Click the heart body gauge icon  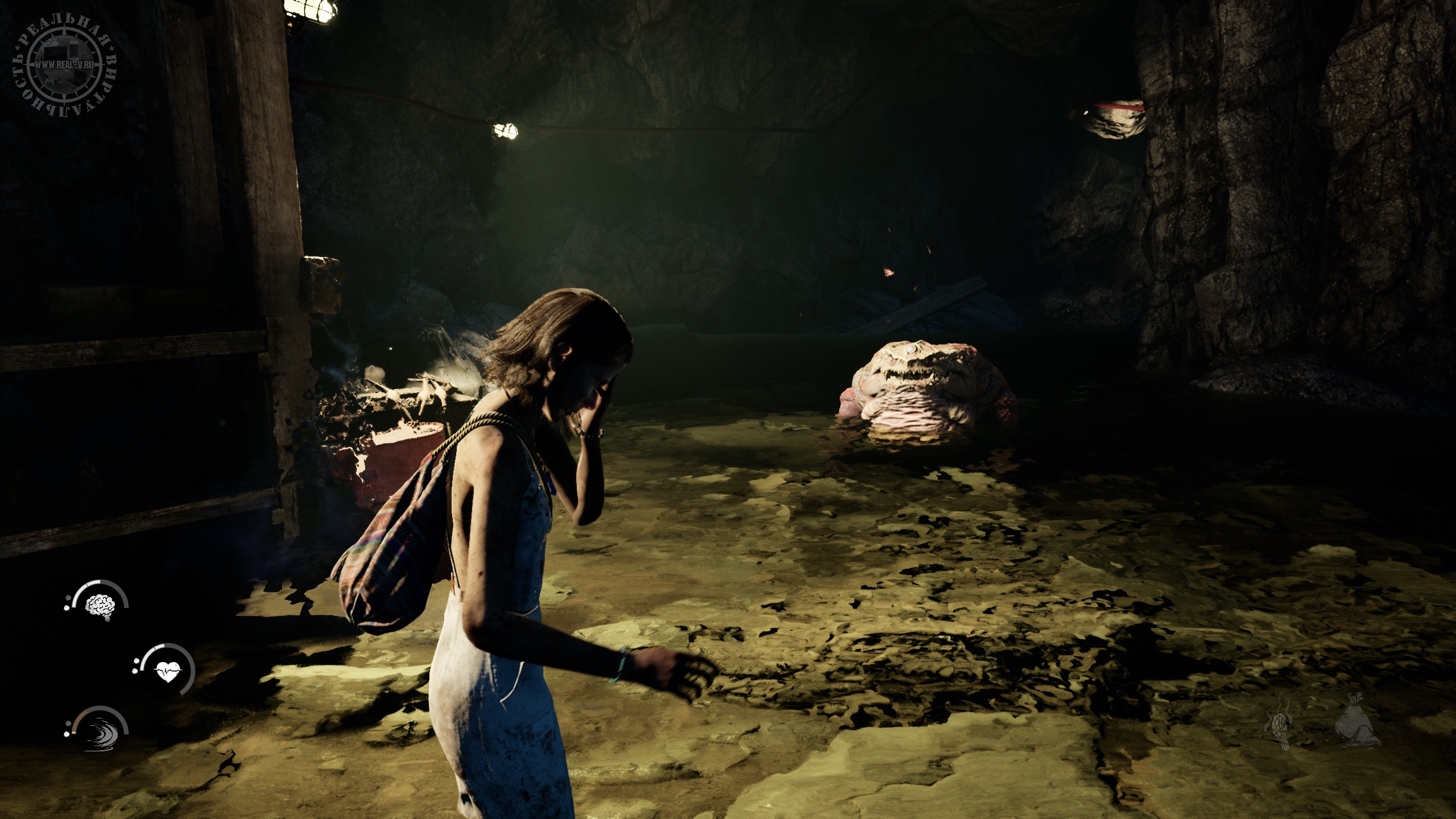click(x=168, y=673)
